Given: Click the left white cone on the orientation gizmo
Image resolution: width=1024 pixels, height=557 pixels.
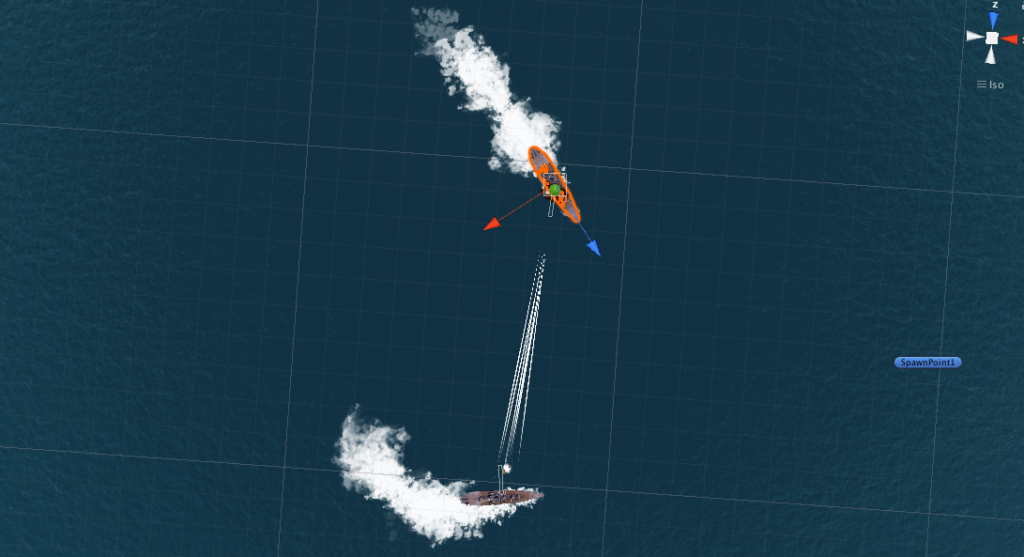Looking at the screenshot, I should click(x=975, y=37).
